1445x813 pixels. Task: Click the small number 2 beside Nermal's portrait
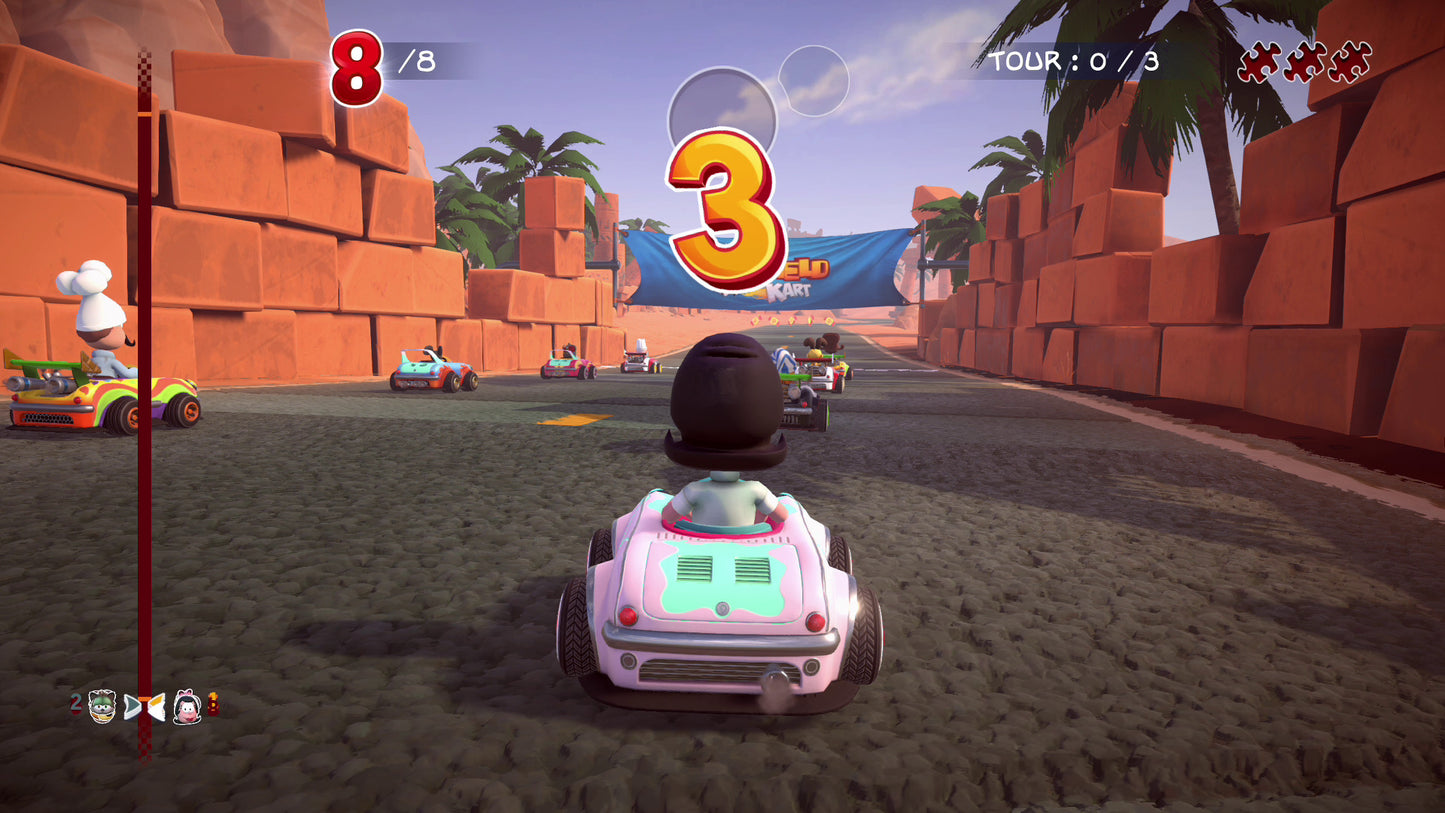(x=75, y=702)
